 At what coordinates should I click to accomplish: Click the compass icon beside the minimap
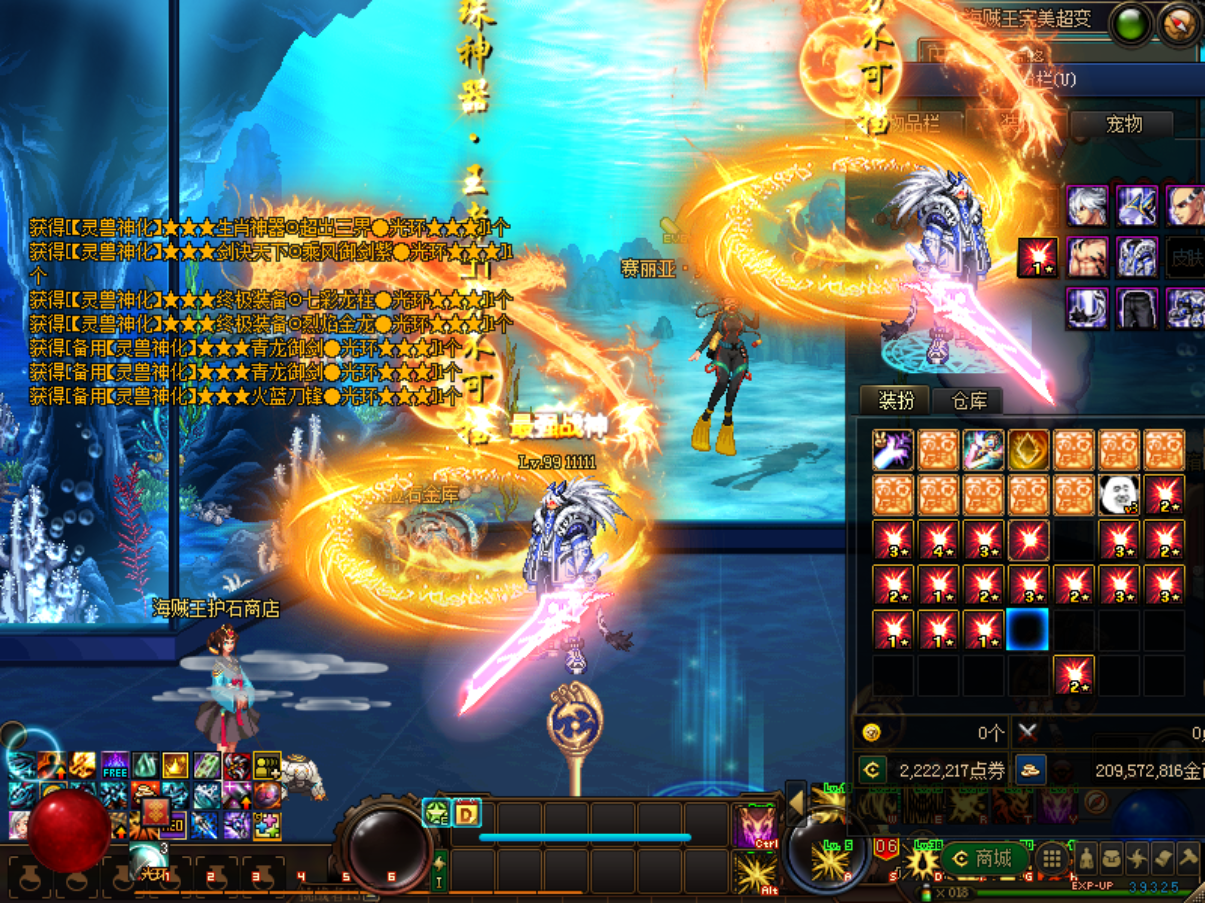point(1181,25)
